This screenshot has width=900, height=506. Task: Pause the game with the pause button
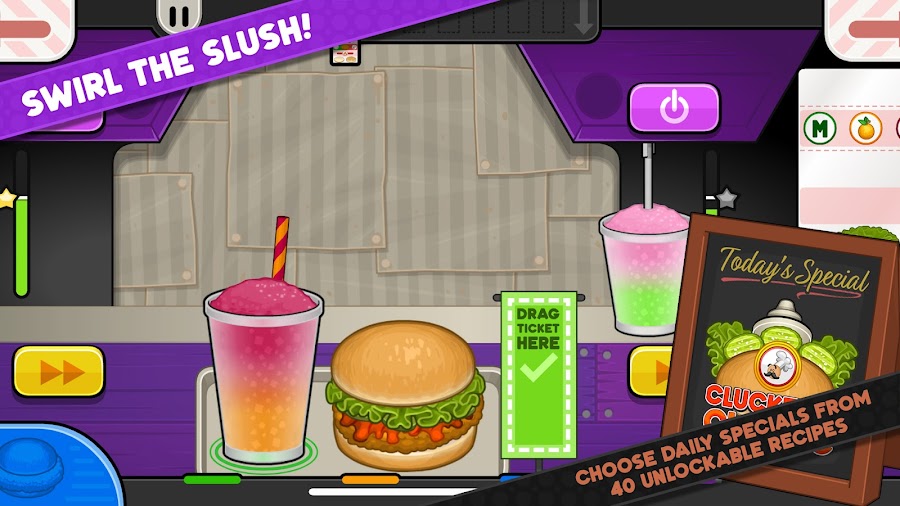[x=179, y=16]
